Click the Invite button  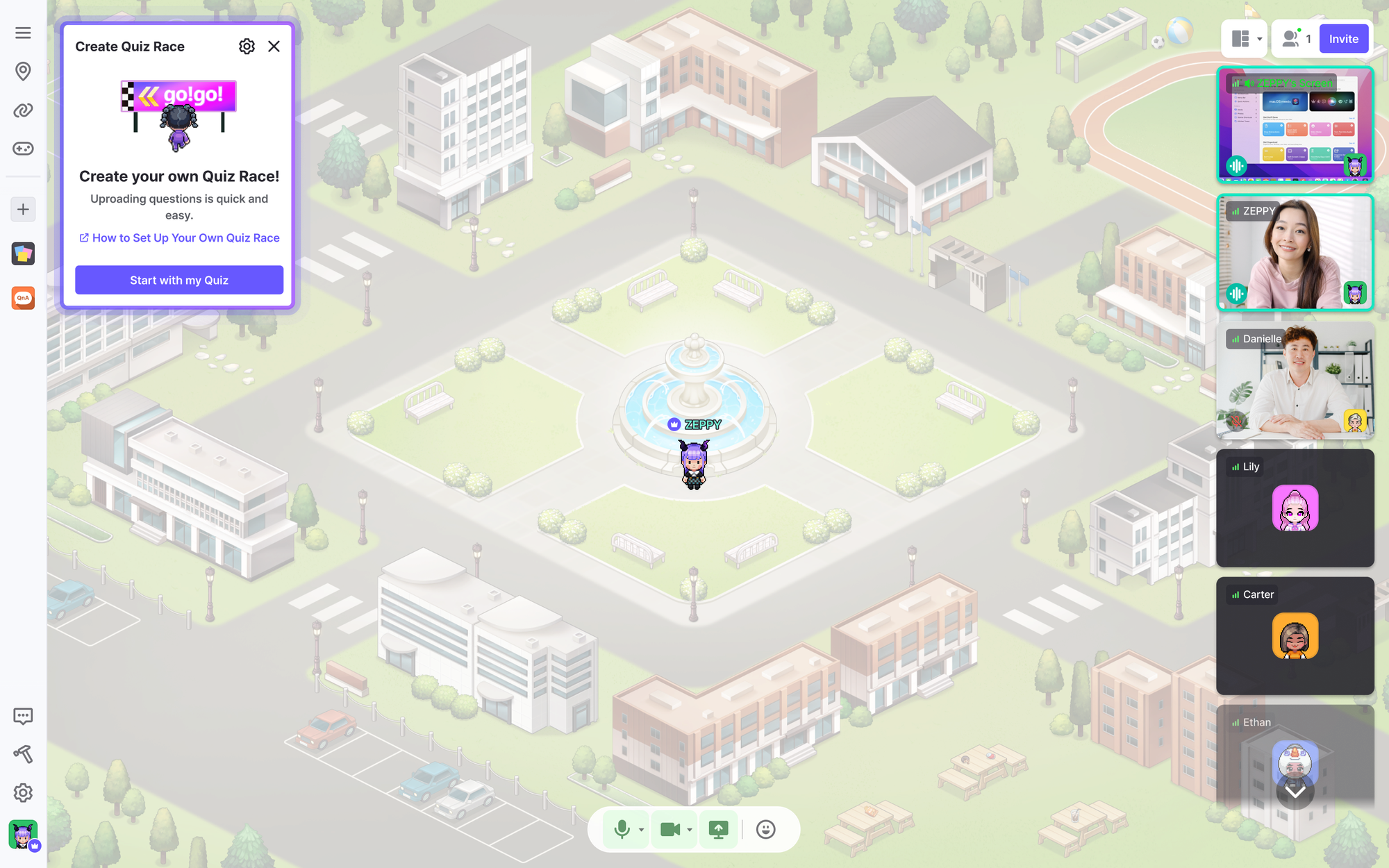1343,39
